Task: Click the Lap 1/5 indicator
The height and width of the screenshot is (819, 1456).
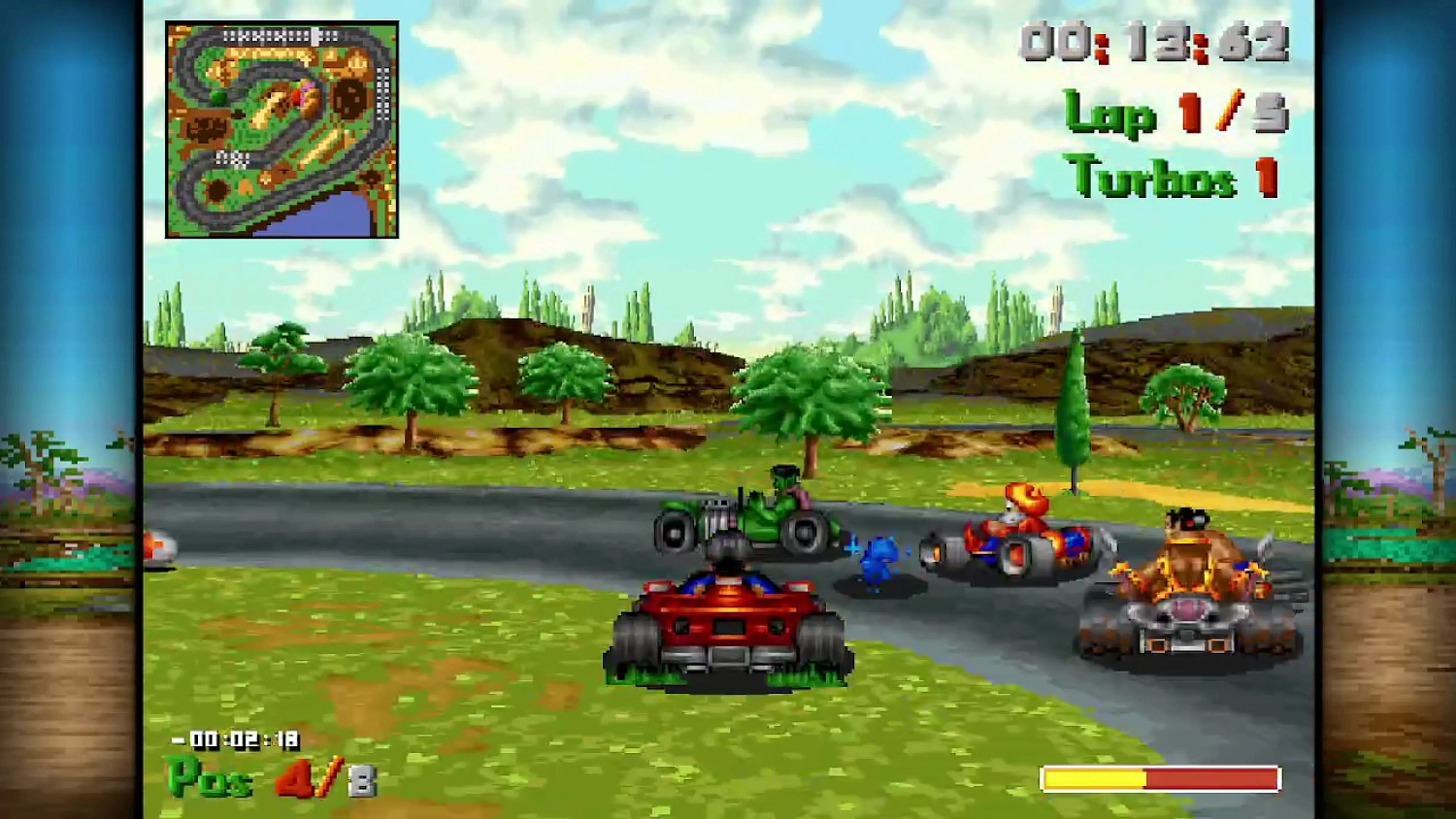Action: (1175, 114)
